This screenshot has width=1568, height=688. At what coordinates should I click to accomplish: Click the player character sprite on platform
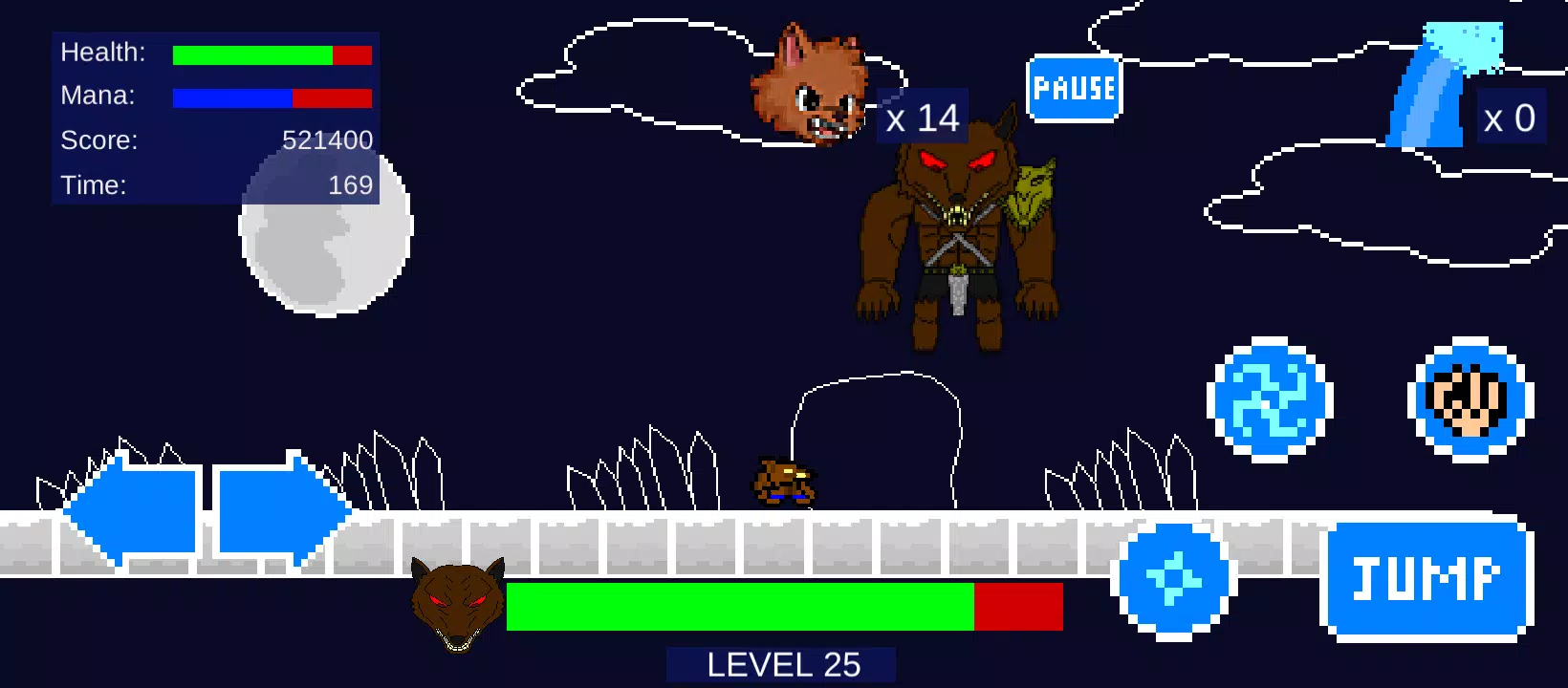pyautogui.click(x=786, y=483)
